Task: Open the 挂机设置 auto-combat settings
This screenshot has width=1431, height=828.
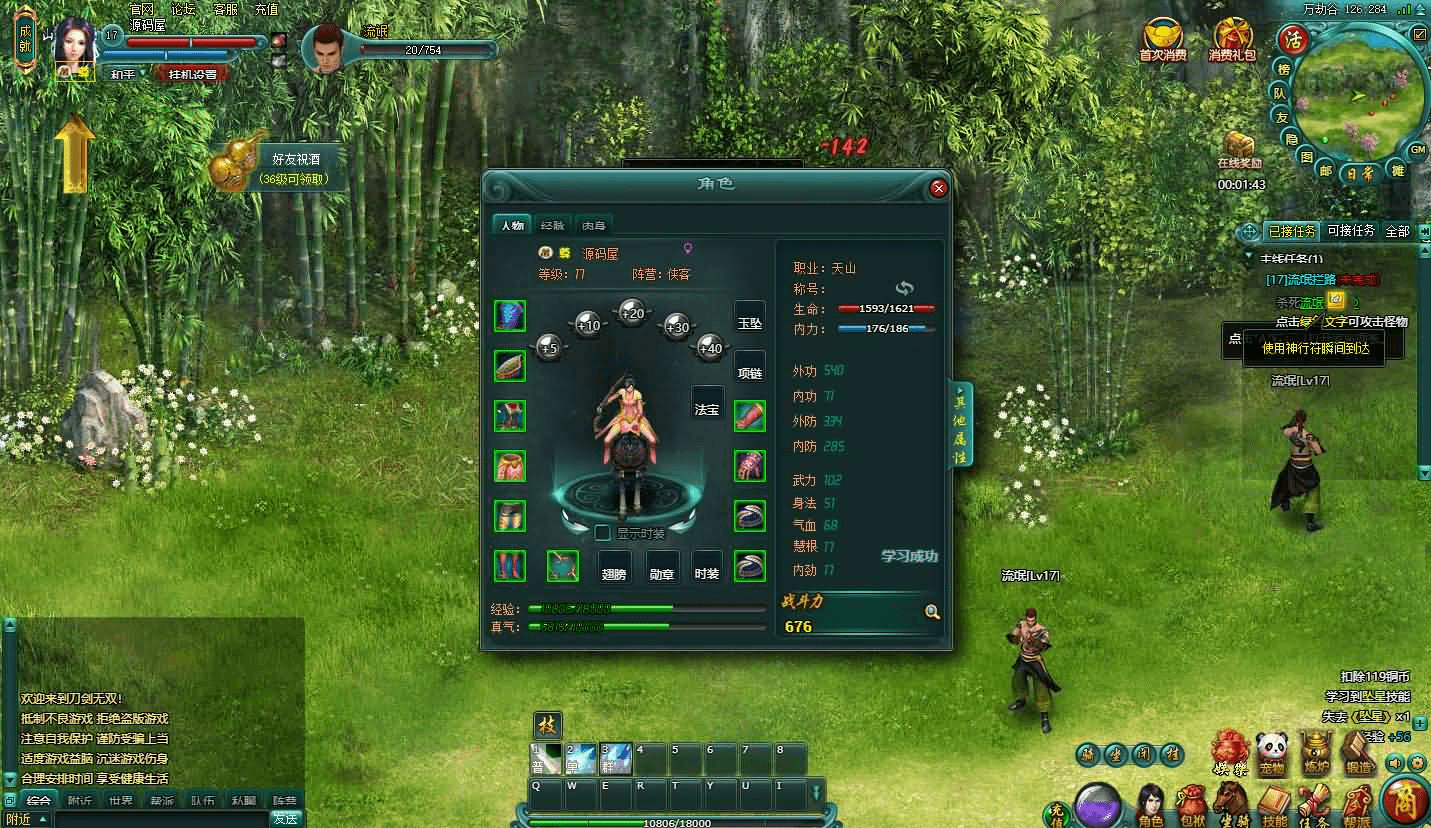Action: pos(192,74)
